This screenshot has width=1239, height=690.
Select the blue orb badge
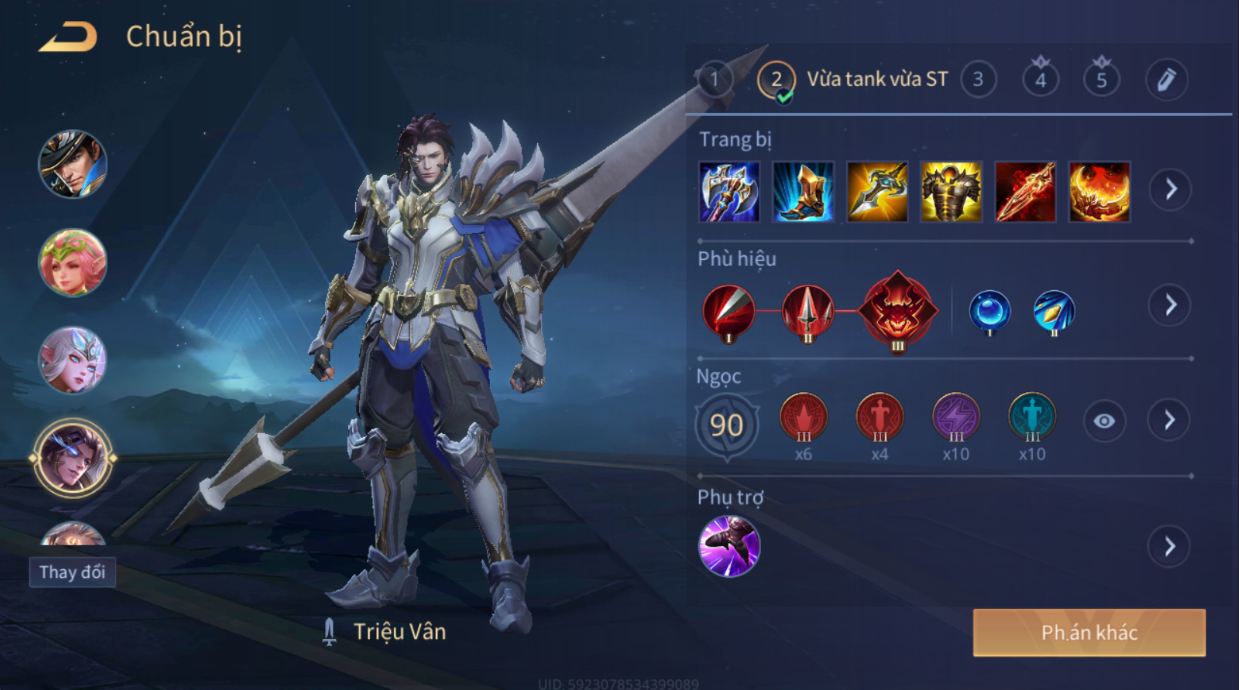pos(990,311)
